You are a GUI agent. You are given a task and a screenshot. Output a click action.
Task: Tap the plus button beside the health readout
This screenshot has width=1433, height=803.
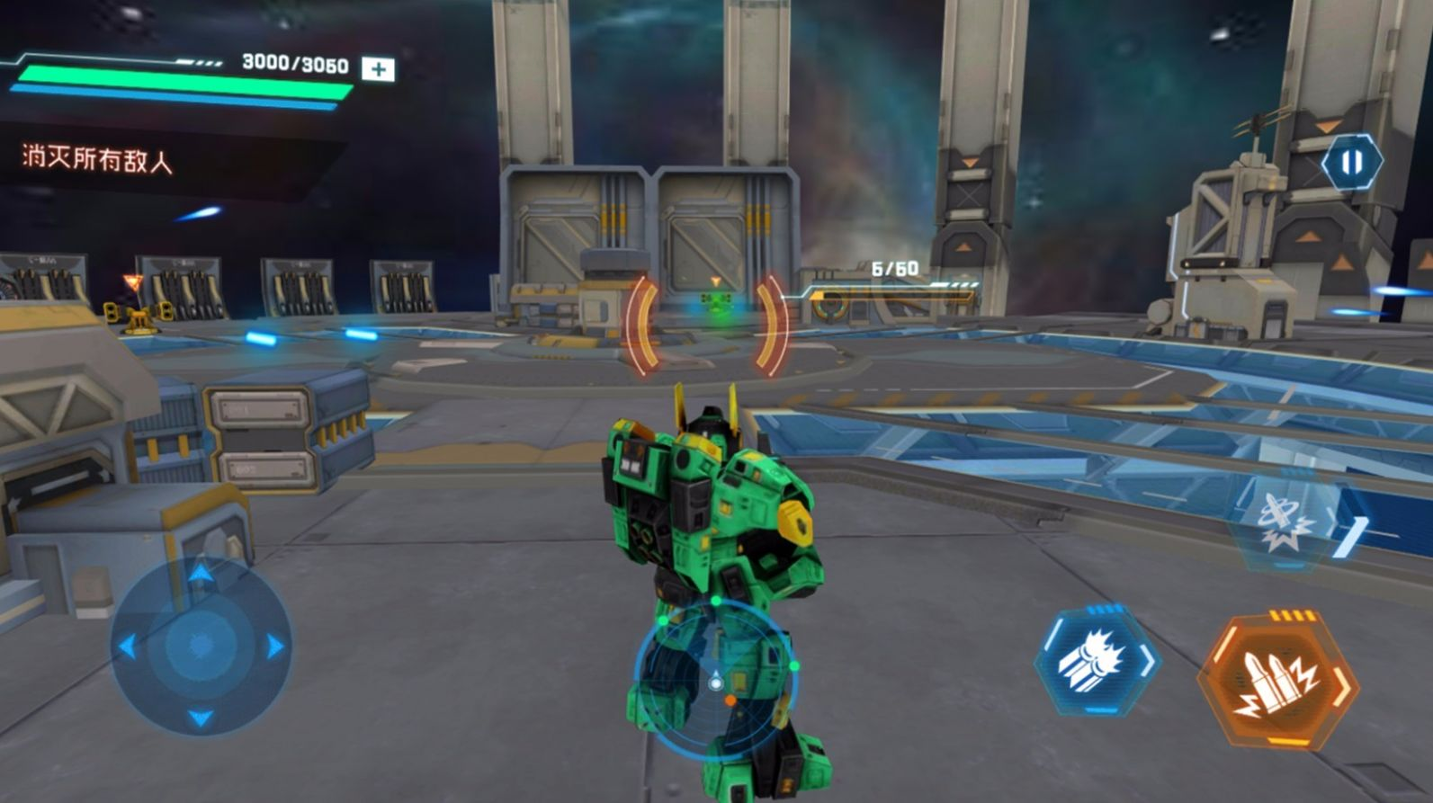coord(377,69)
